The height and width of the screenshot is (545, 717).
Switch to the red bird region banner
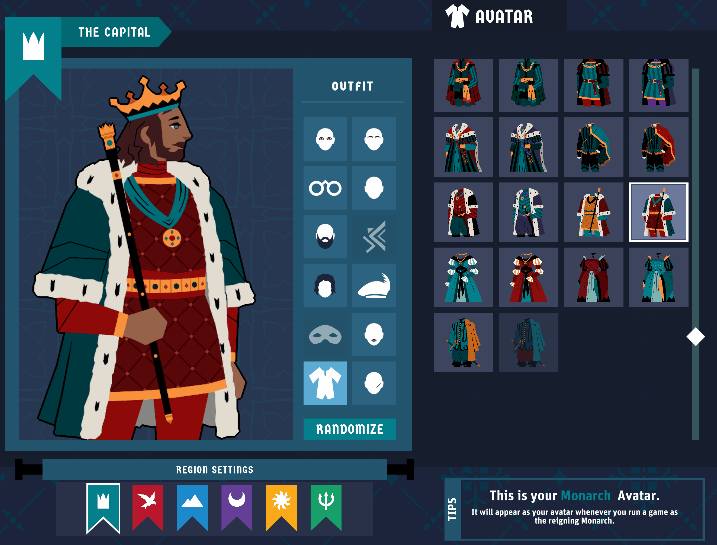point(148,506)
